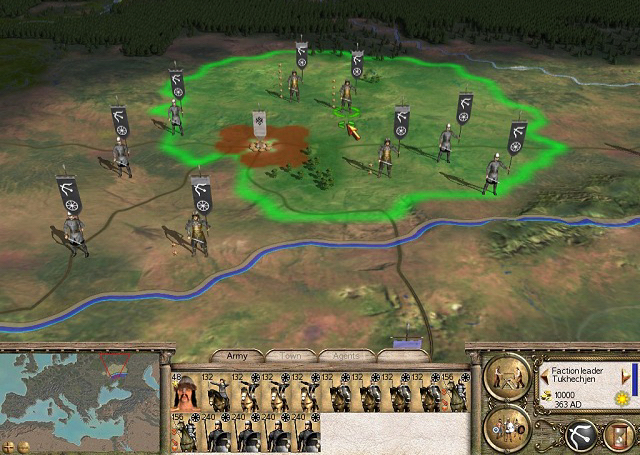Select the Agents tab
This screenshot has width=640, height=455.
[x=346, y=355]
